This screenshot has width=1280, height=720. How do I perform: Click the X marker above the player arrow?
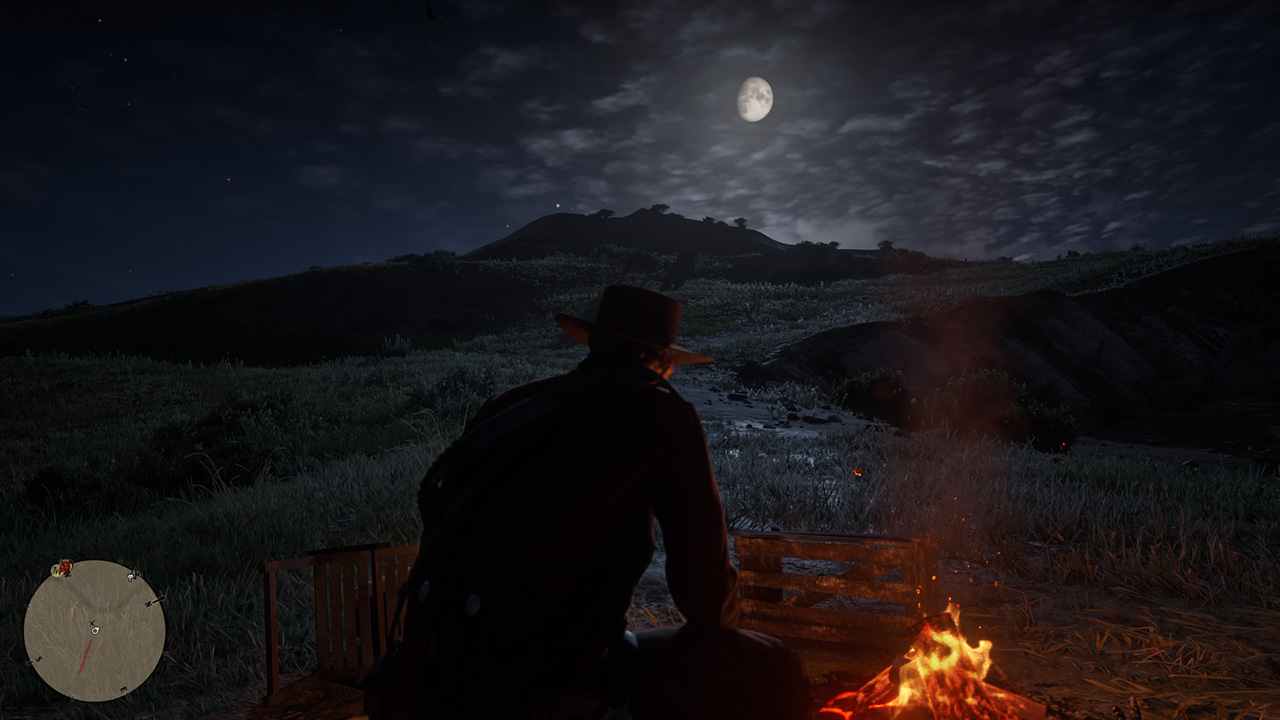(92, 623)
